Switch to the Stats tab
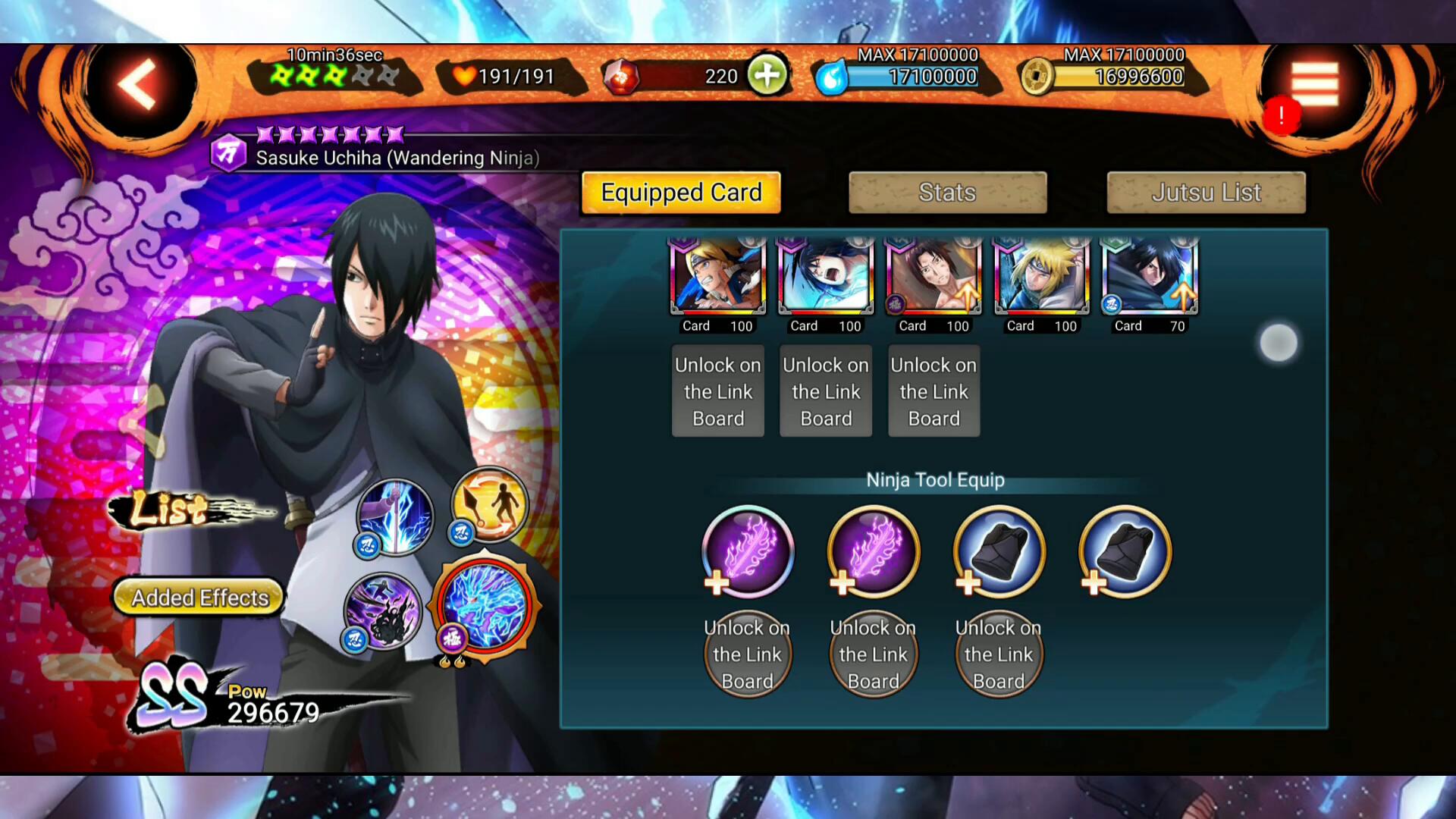 pyautogui.click(x=948, y=193)
